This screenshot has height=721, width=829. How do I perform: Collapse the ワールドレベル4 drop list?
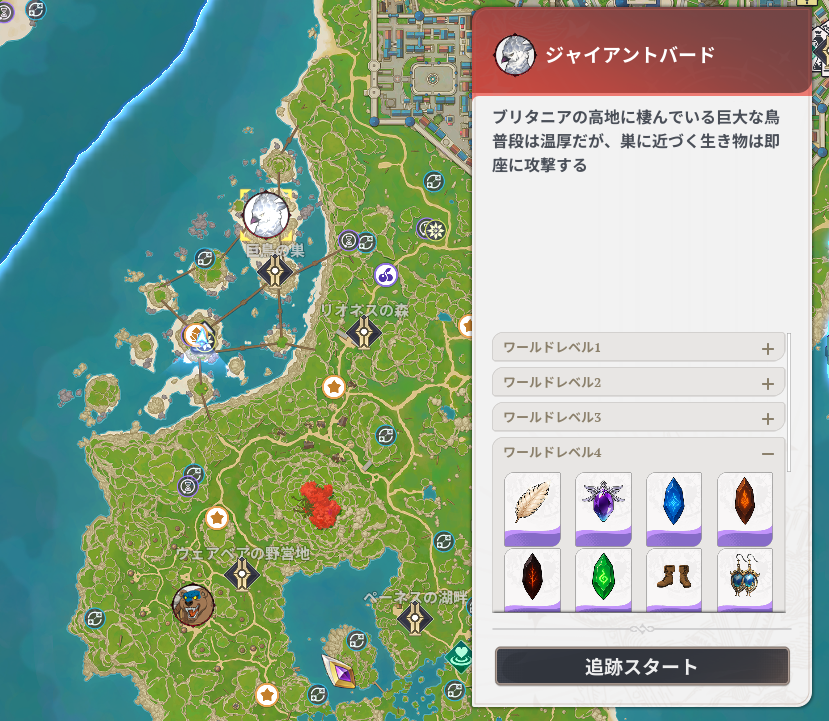point(767,453)
